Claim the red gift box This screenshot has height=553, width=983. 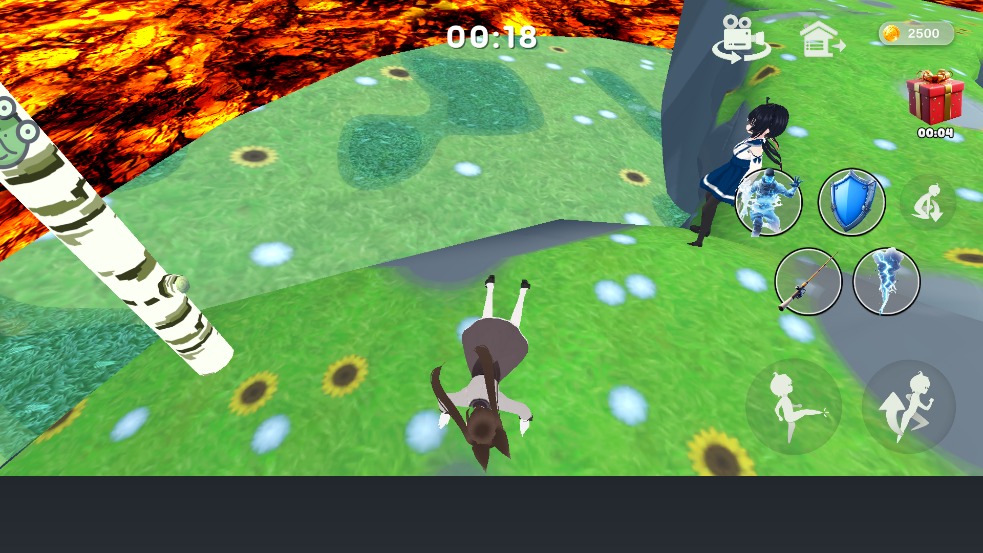pos(935,98)
